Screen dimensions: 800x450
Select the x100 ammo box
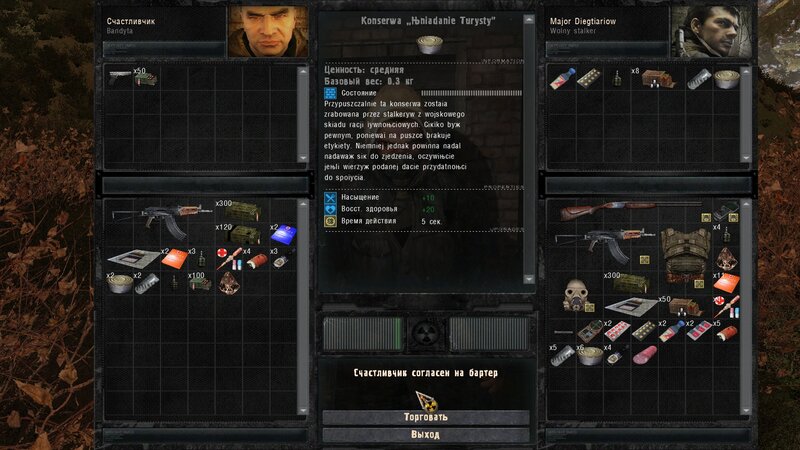click(200, 283)
